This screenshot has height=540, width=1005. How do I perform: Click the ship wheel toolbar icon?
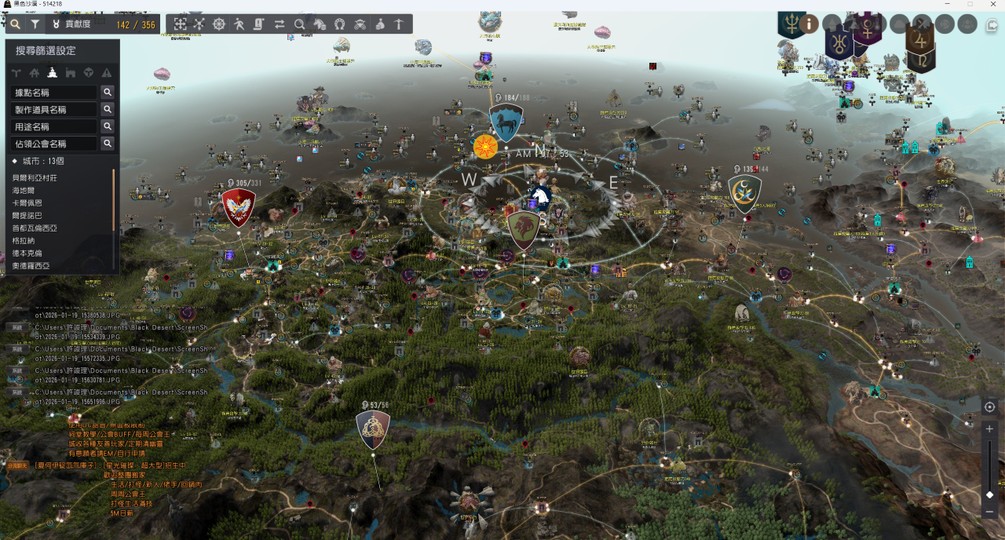pyautogui.click(x=220, y=24)
